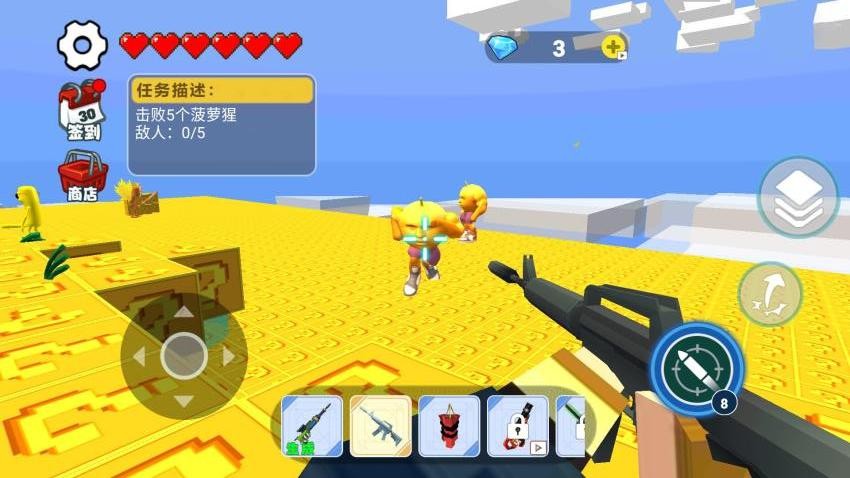
Task: Tap the stacked layers button
Action: coord(797,197)
